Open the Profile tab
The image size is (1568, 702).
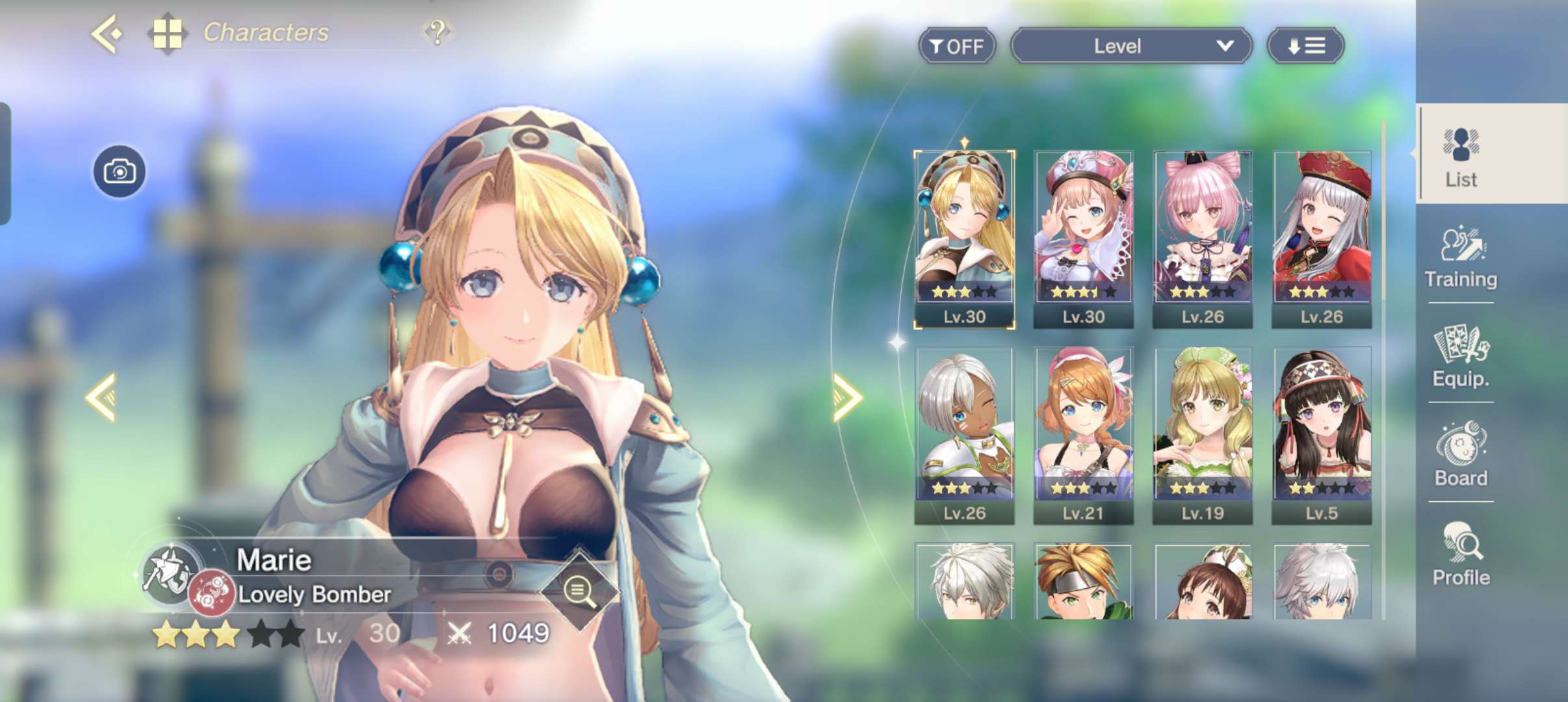click(x=1461, y=555)
